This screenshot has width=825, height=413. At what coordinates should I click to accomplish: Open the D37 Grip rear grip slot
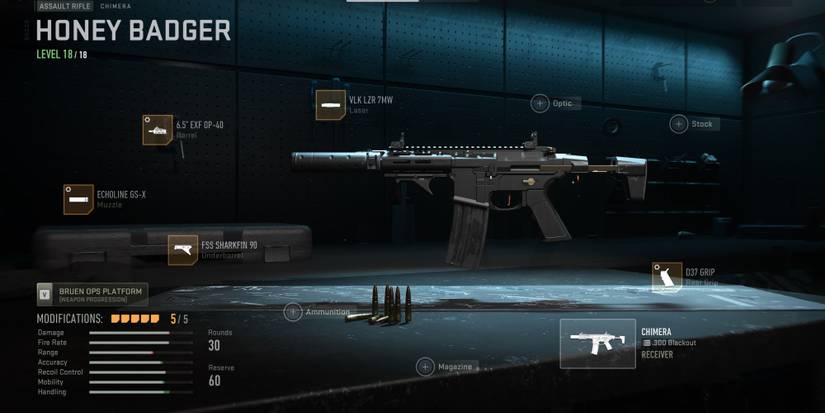[667, 277]
